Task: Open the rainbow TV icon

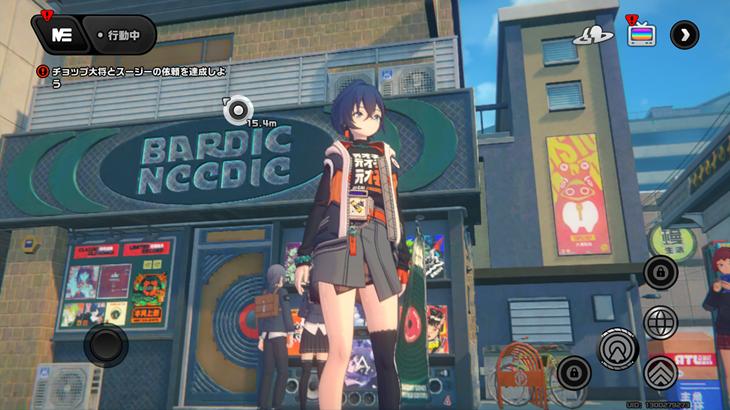Action: click(x=640, y=34)
